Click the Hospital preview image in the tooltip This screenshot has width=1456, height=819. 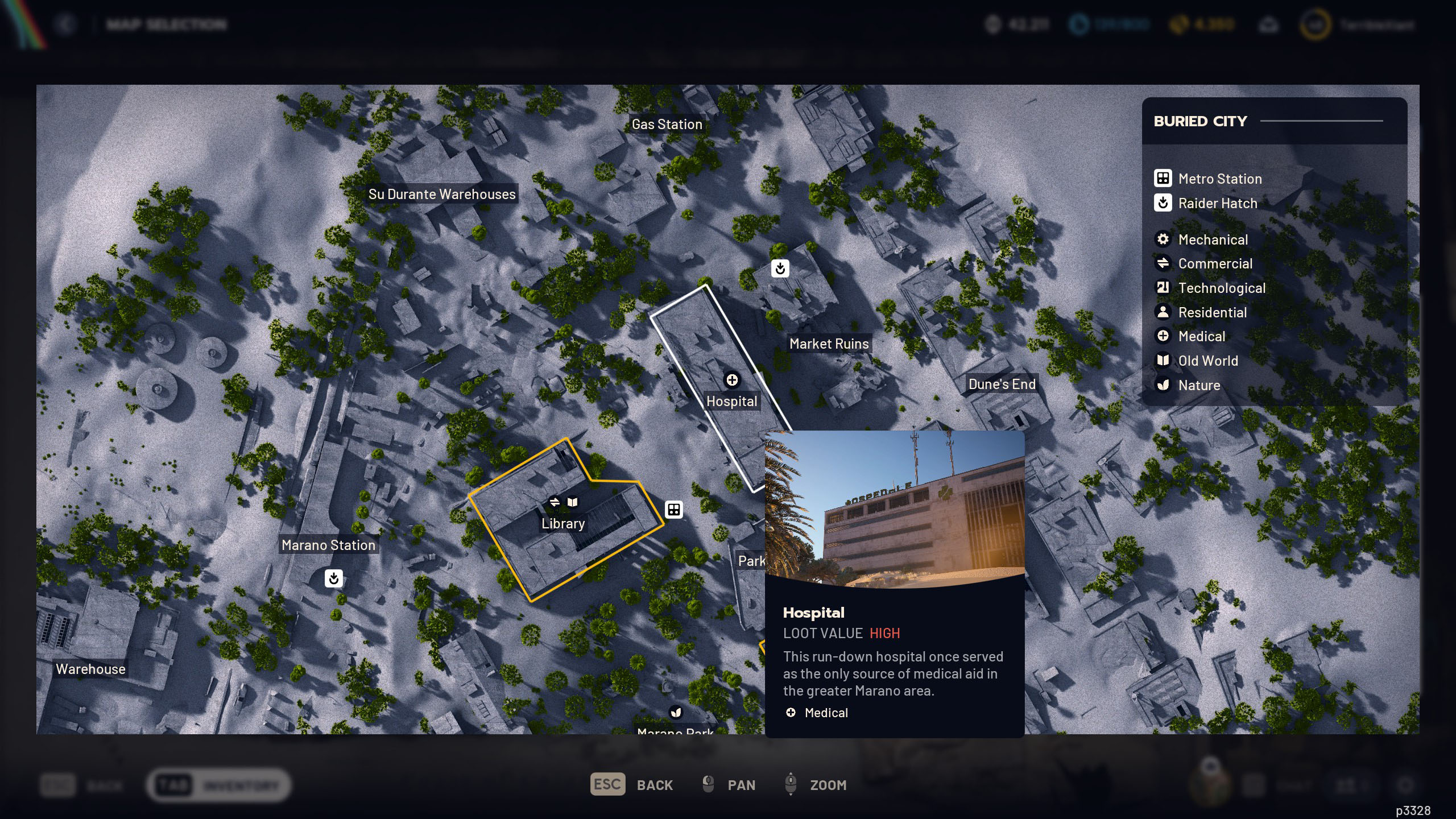click(895, 508)
